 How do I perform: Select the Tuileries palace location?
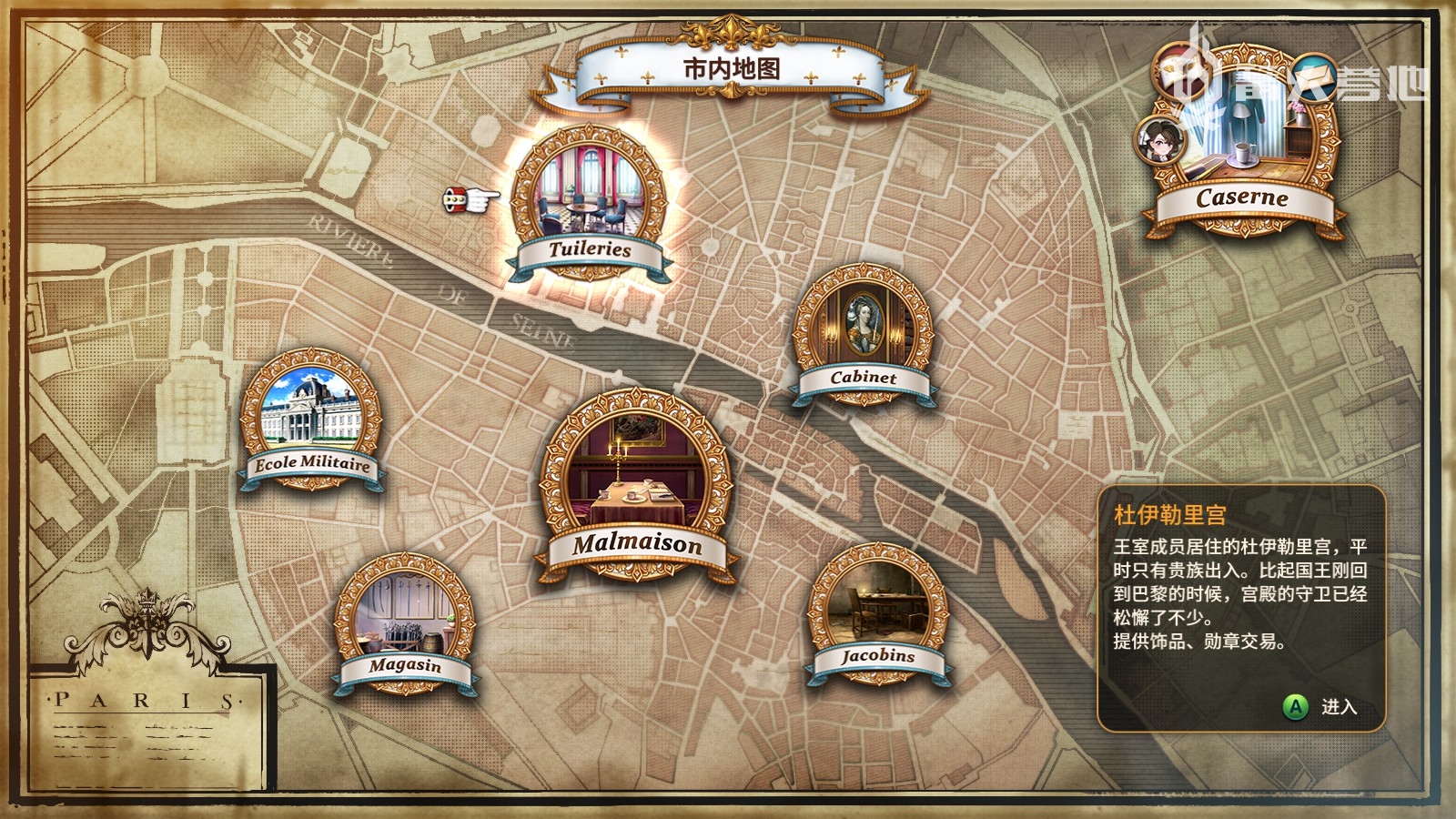(590, 202)
